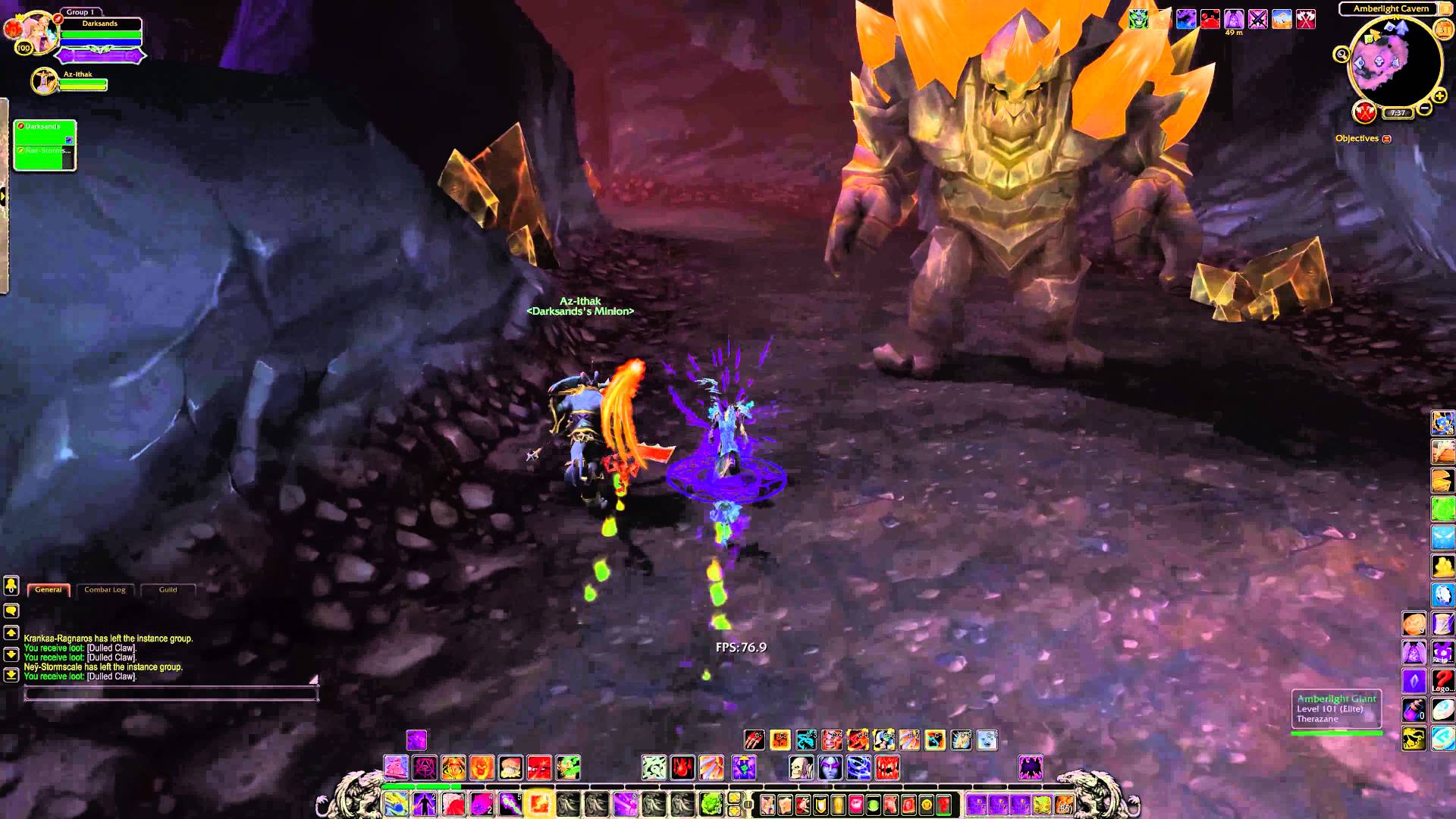
Task: Open the calendar from the minimap date icon
Action: click(1442, 30)
